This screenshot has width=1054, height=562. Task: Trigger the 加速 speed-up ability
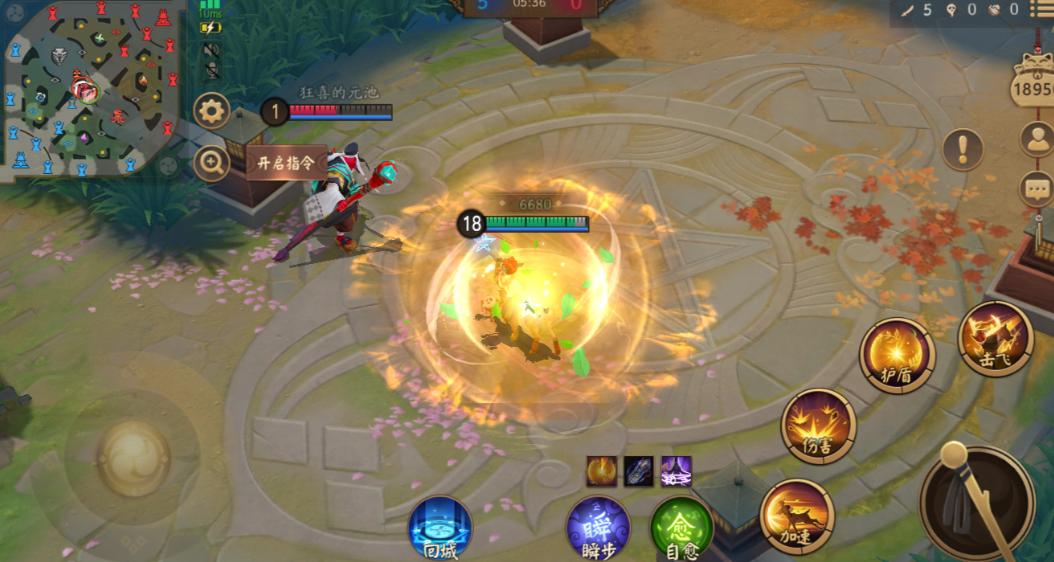click(797, 514)
